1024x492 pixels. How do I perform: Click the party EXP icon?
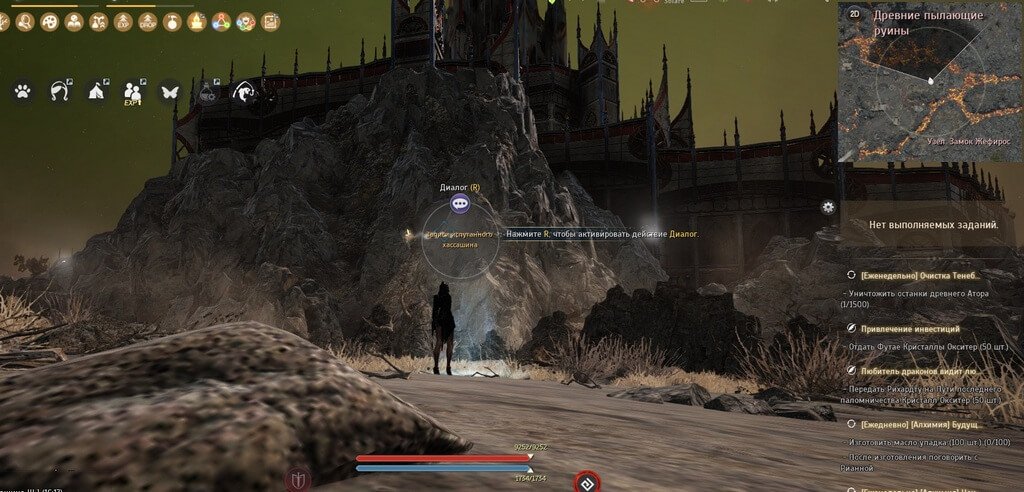tap(133, 92)
